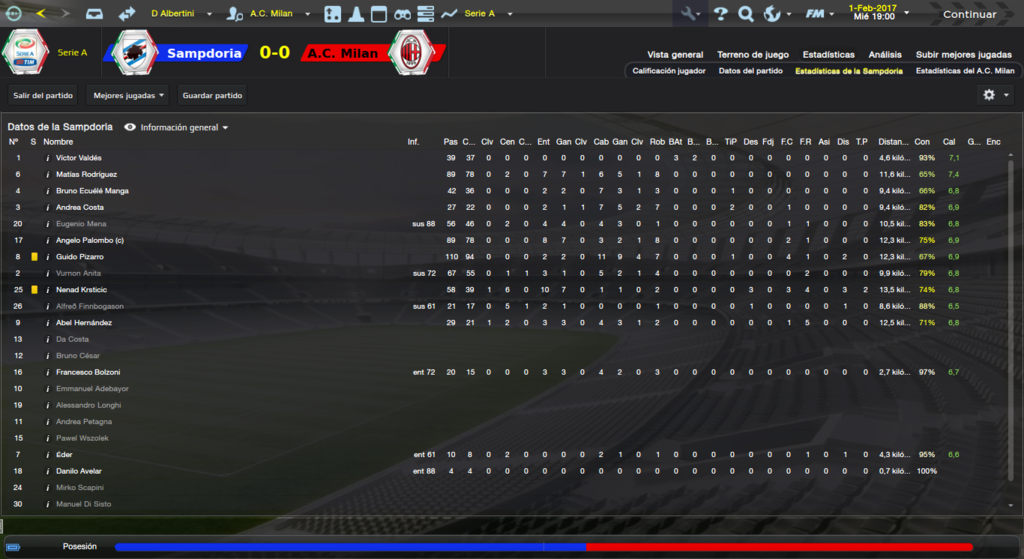Go to the Análisis tab
The width and height of the screenshot is (1024, 559).
tap(885, 54)
